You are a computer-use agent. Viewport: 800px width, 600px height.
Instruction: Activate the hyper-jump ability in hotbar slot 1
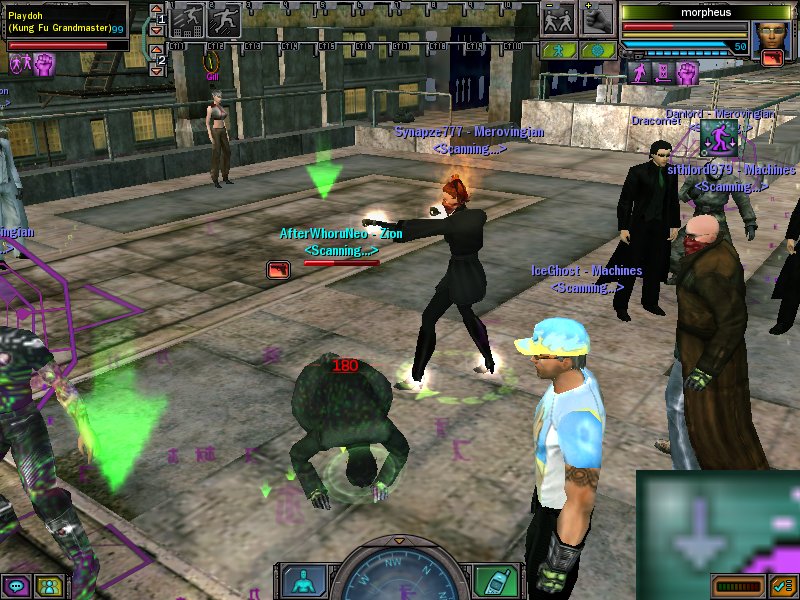coord(187,19)
